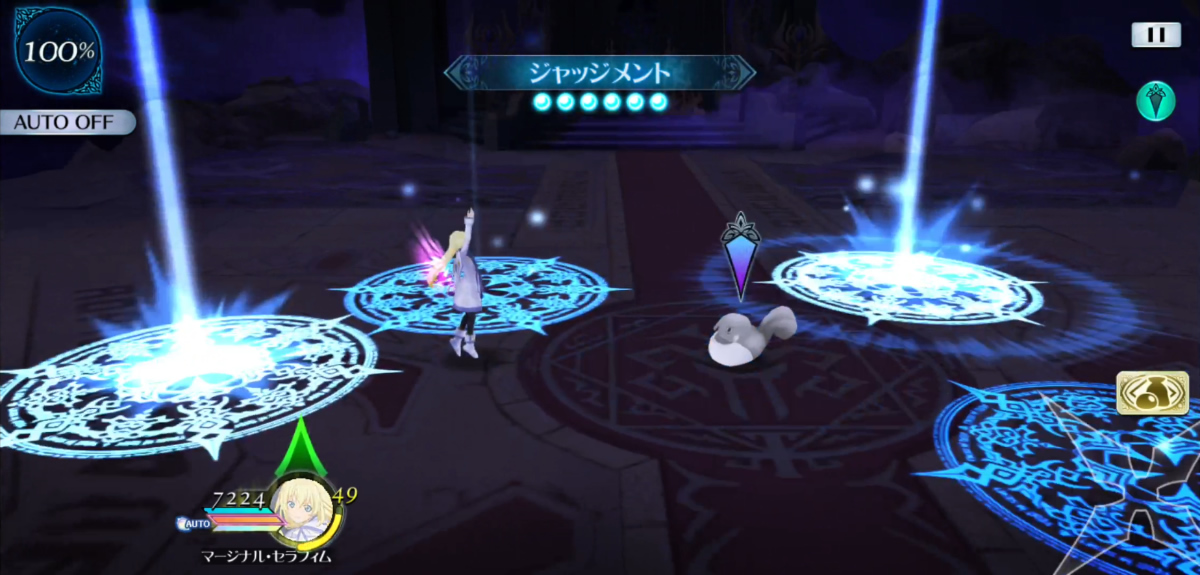Pause the battle
This screenshot has width=1200, height=575.
point(1156,35)
